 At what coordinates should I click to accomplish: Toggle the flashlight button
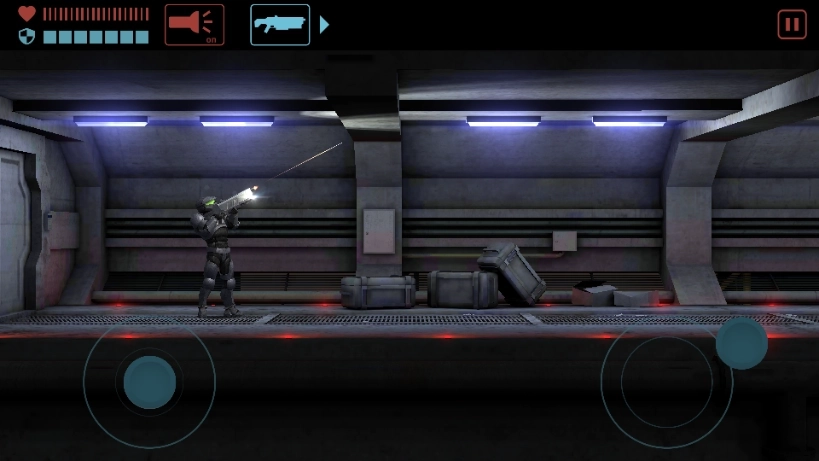pos(194,24)
